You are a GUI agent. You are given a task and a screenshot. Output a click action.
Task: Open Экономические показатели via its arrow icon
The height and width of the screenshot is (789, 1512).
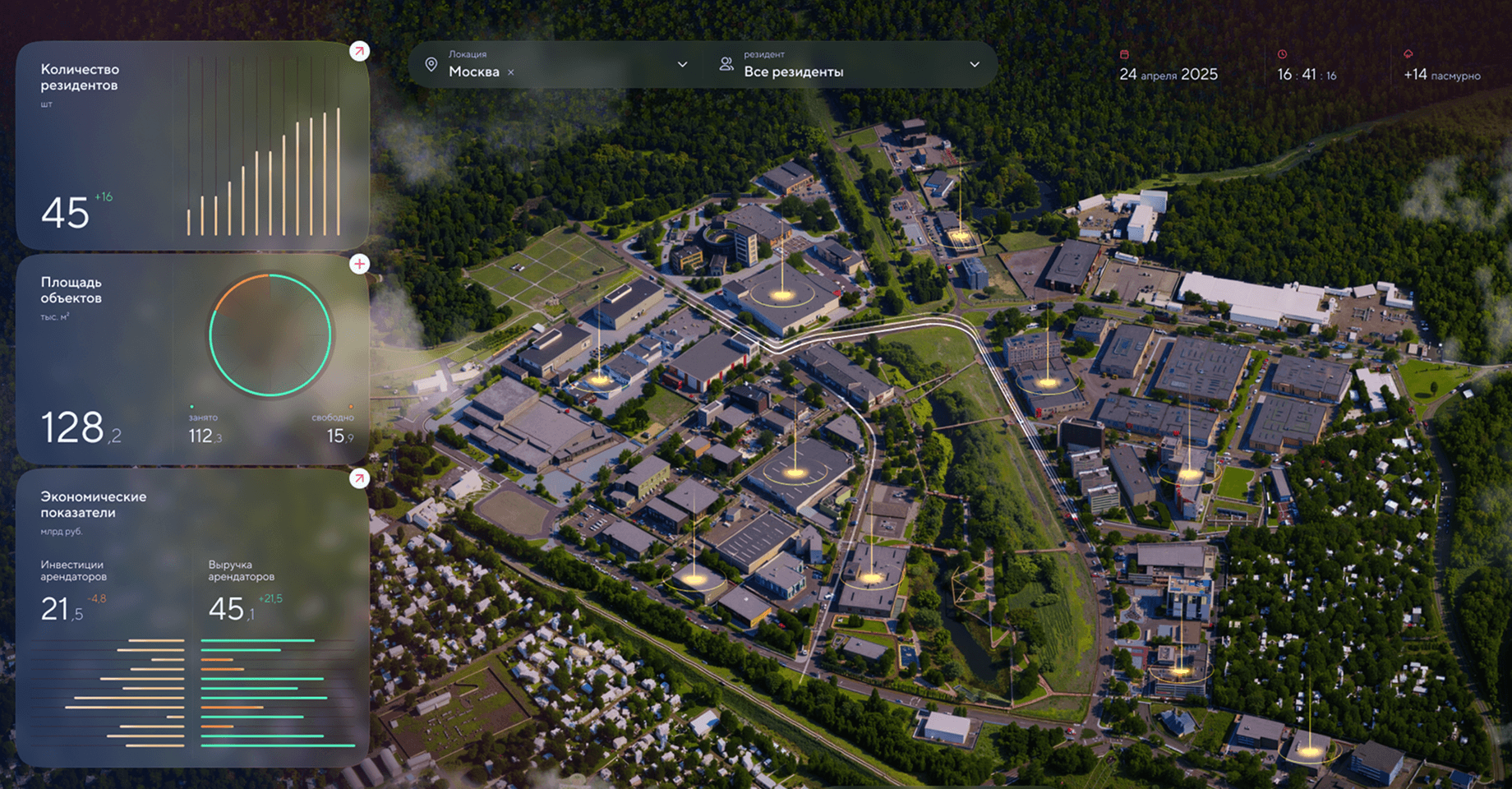pos(359,479)
